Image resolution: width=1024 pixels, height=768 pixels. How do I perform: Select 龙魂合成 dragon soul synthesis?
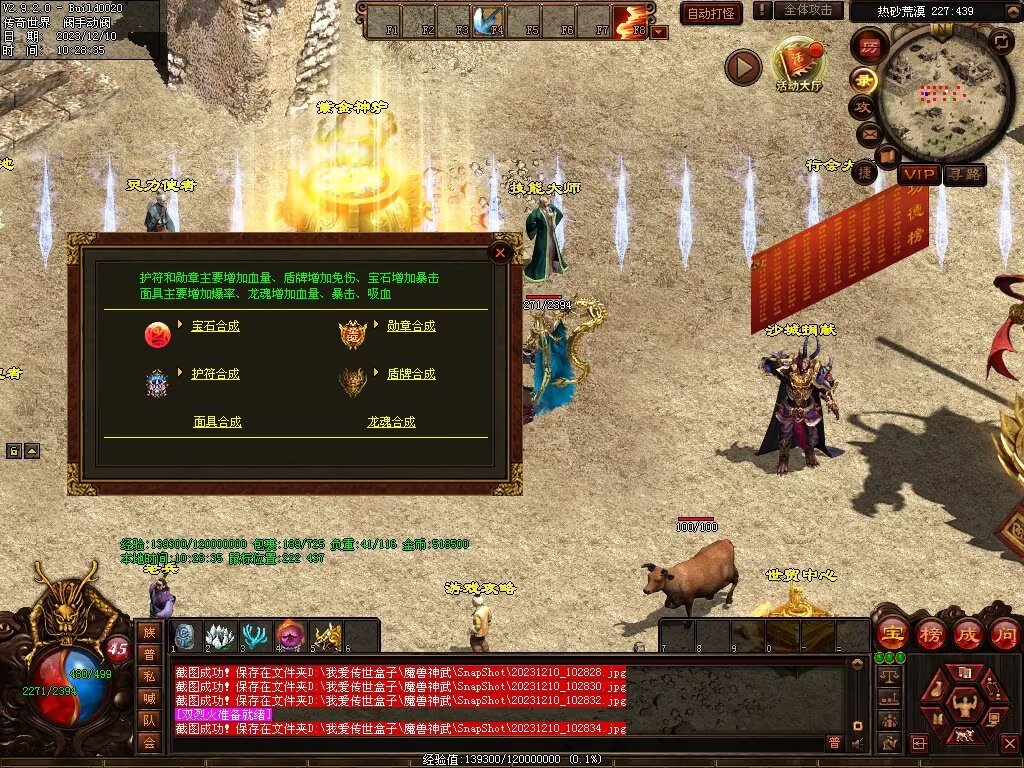pyautogui.click(x=390, y=422)
